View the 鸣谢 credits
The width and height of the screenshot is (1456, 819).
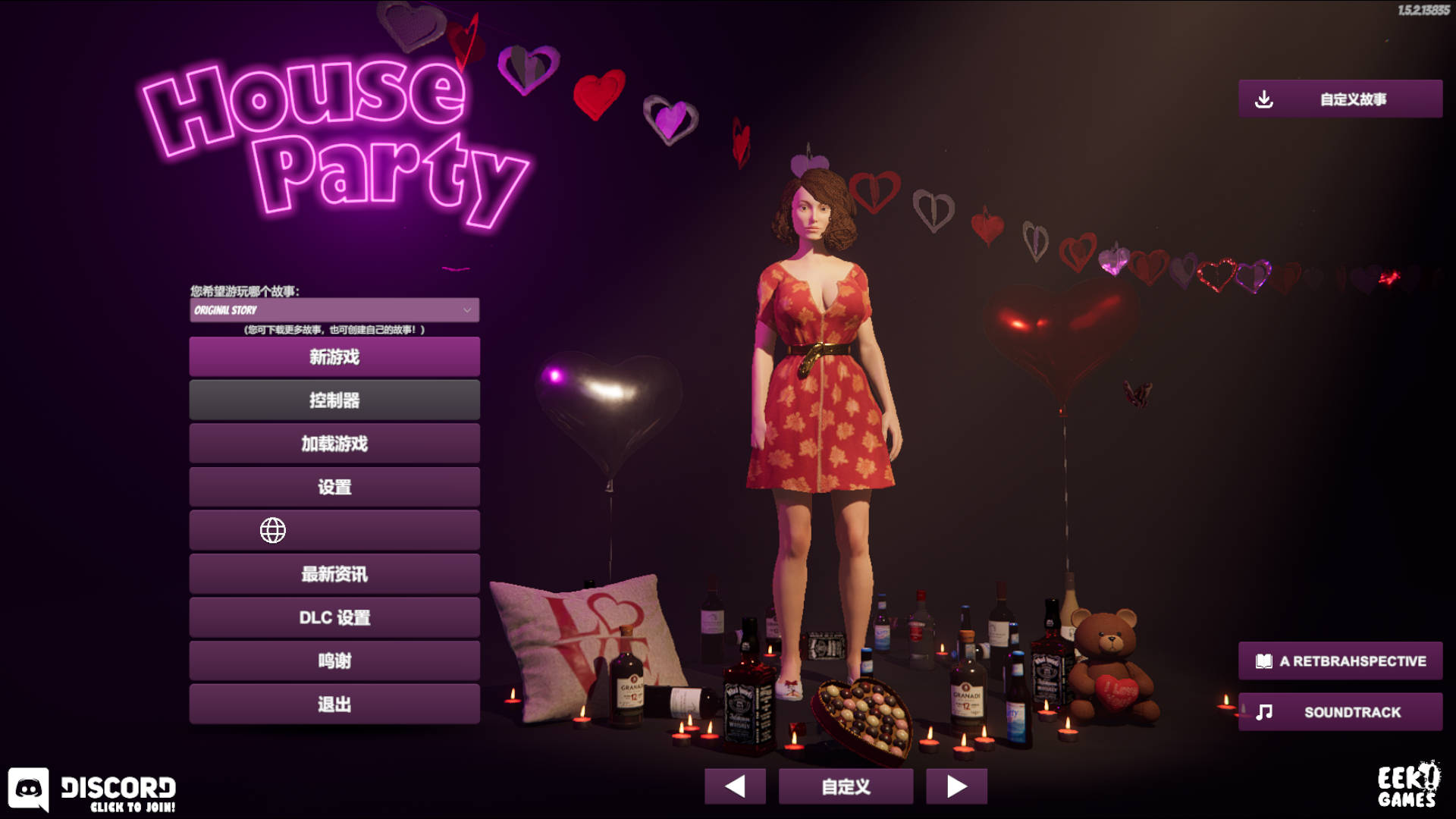(x=334, y=661)
